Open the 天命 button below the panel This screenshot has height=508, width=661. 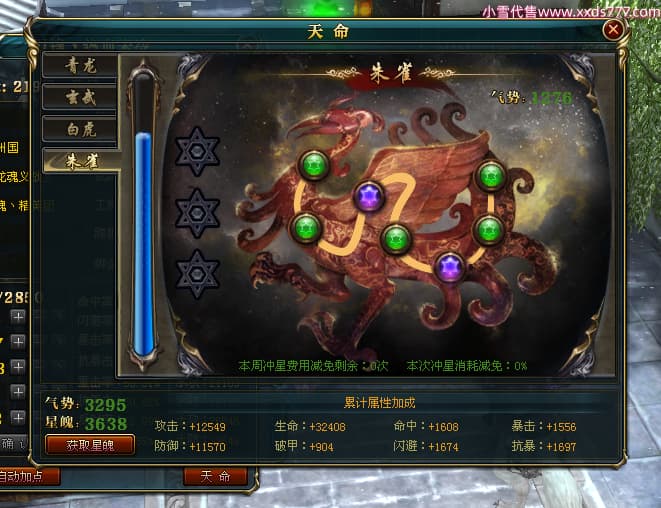tap(215, 476)
